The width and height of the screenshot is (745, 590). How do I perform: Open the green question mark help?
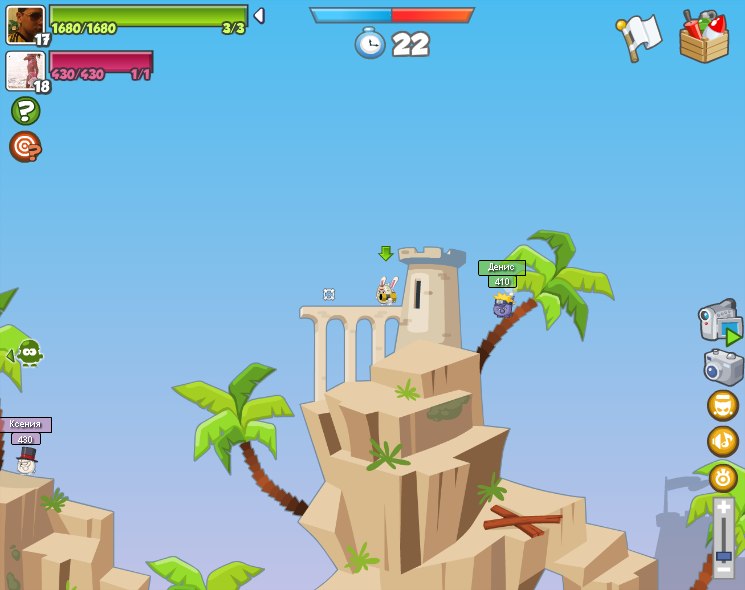[25, 110]
